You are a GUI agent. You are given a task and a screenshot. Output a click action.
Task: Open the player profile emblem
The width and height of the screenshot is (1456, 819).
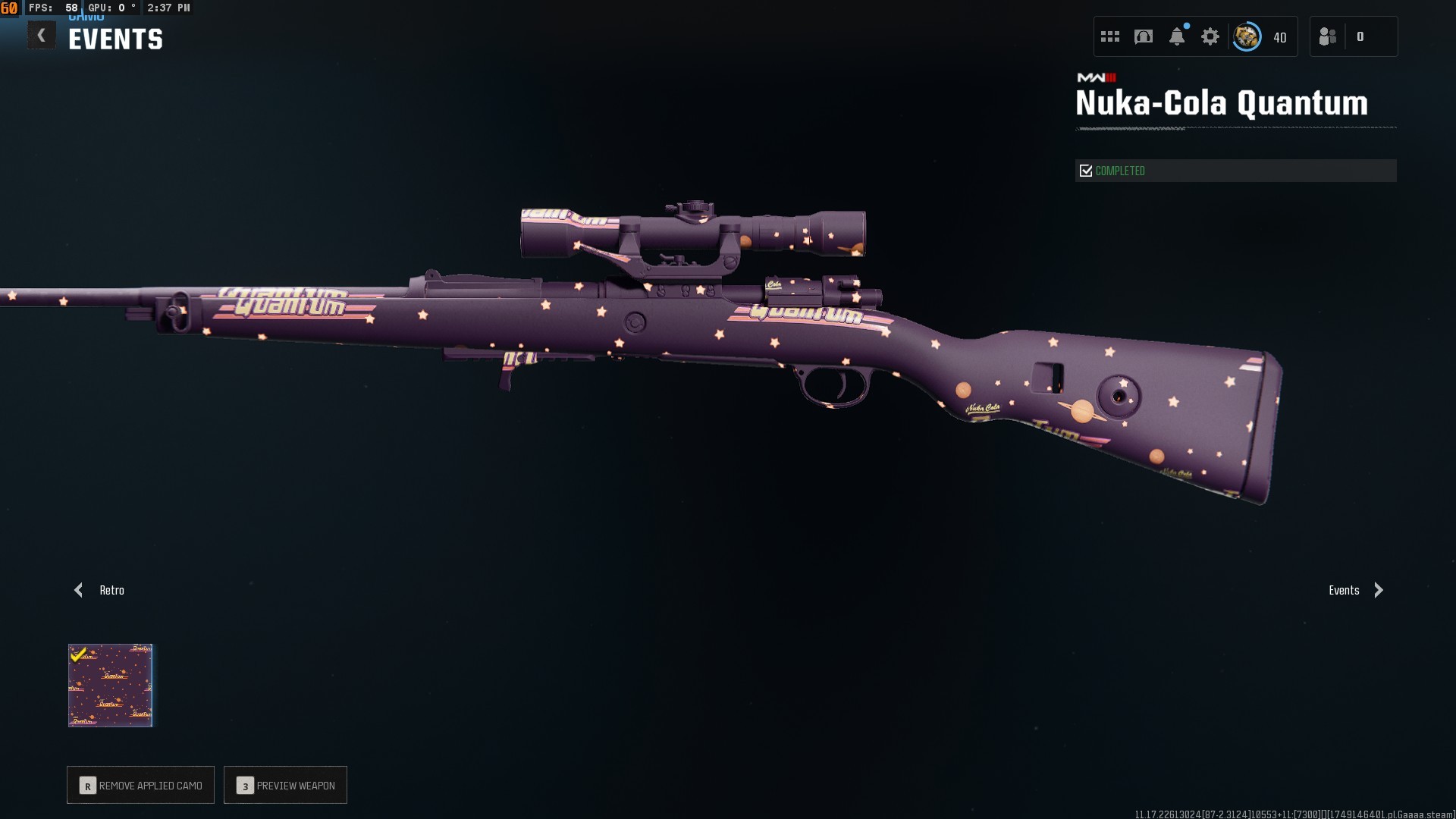1247,36
